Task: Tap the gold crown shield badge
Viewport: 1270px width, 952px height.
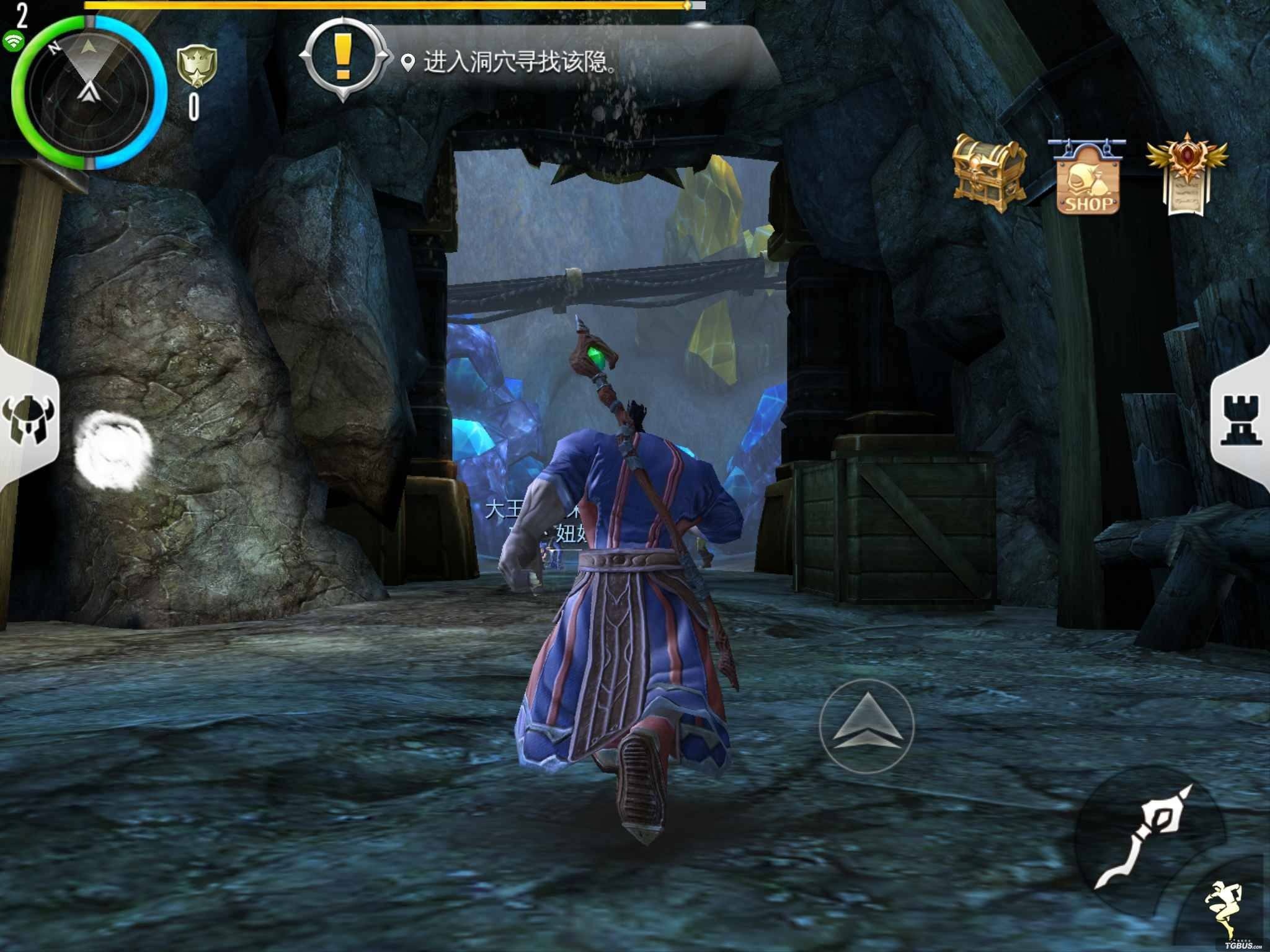Action: pos(197,67)
